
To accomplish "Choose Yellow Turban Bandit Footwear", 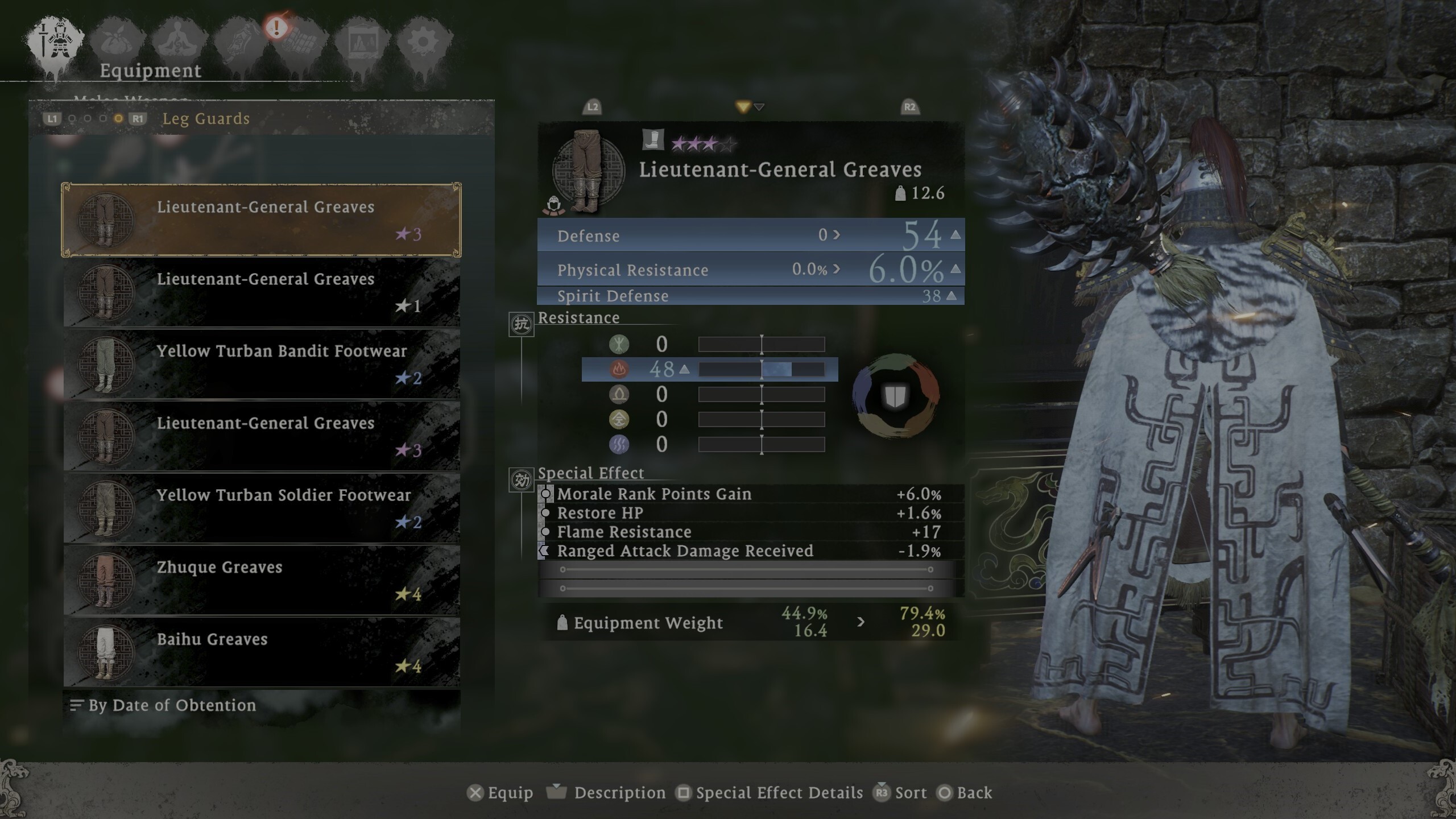I will 262,365.
